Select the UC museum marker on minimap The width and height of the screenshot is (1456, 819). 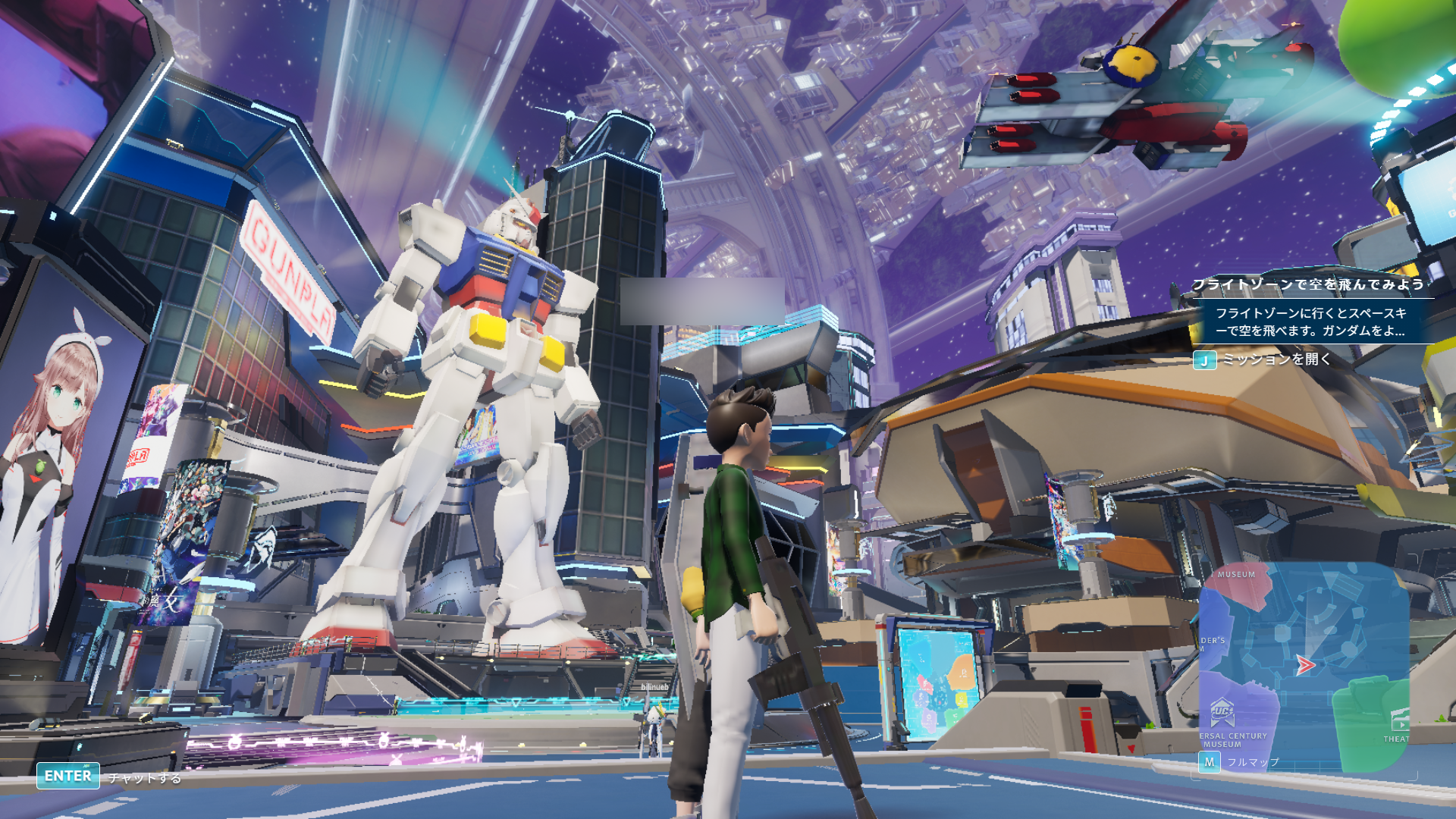pos(1222,712)
